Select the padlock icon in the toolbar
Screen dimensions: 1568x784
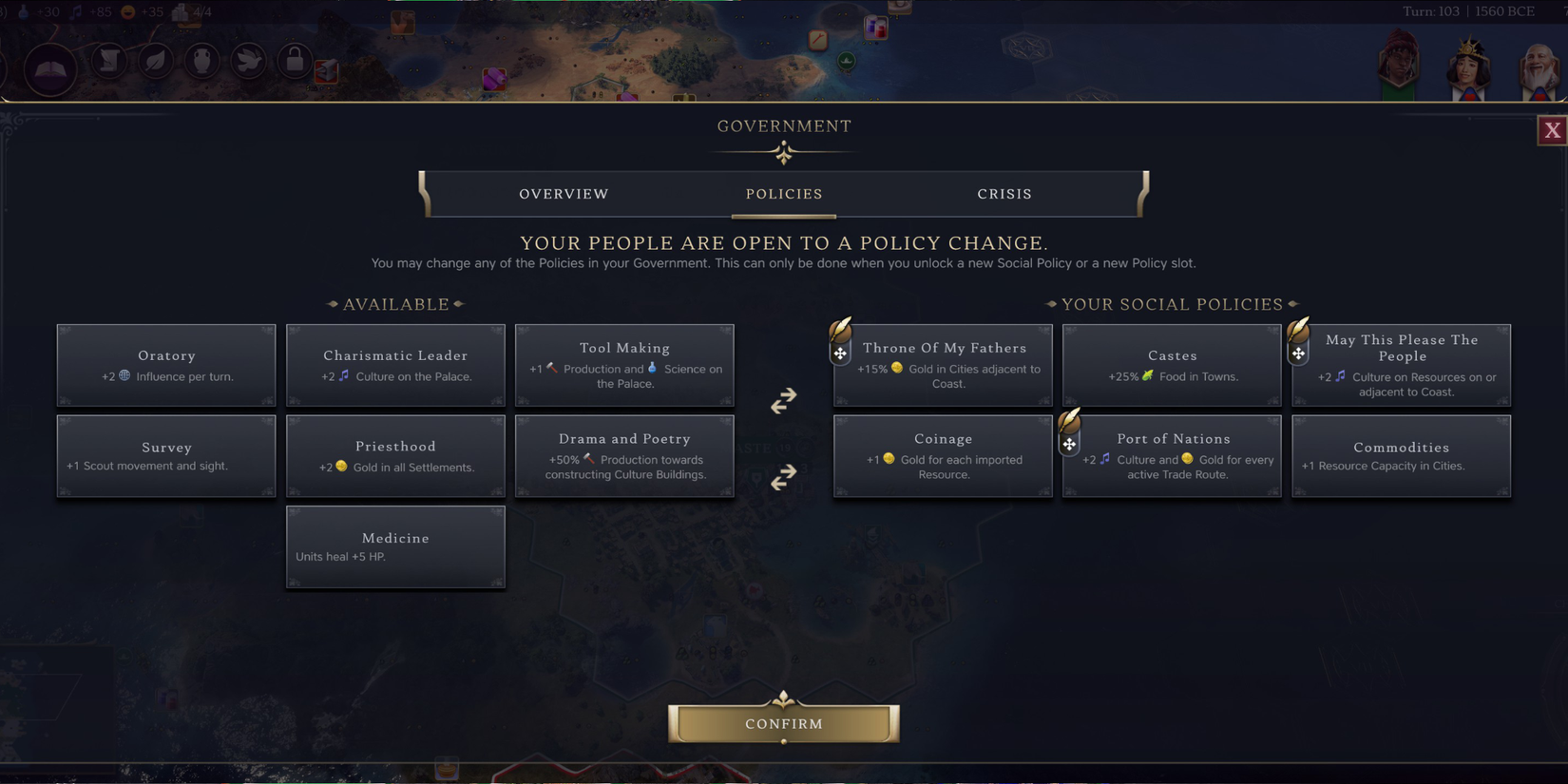(295, 60)
